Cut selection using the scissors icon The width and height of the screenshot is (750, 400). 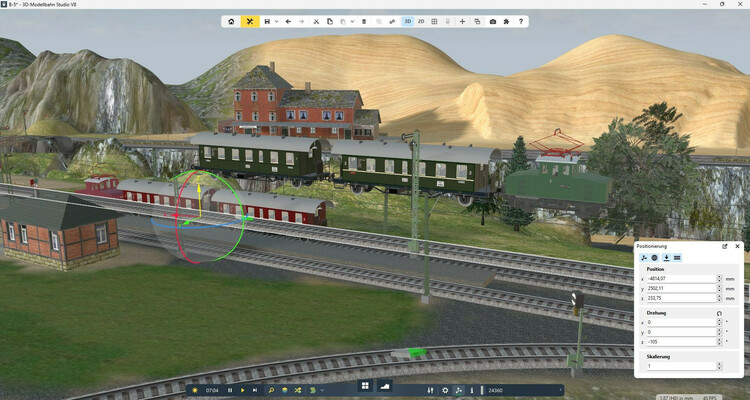[x=317, y=21]
